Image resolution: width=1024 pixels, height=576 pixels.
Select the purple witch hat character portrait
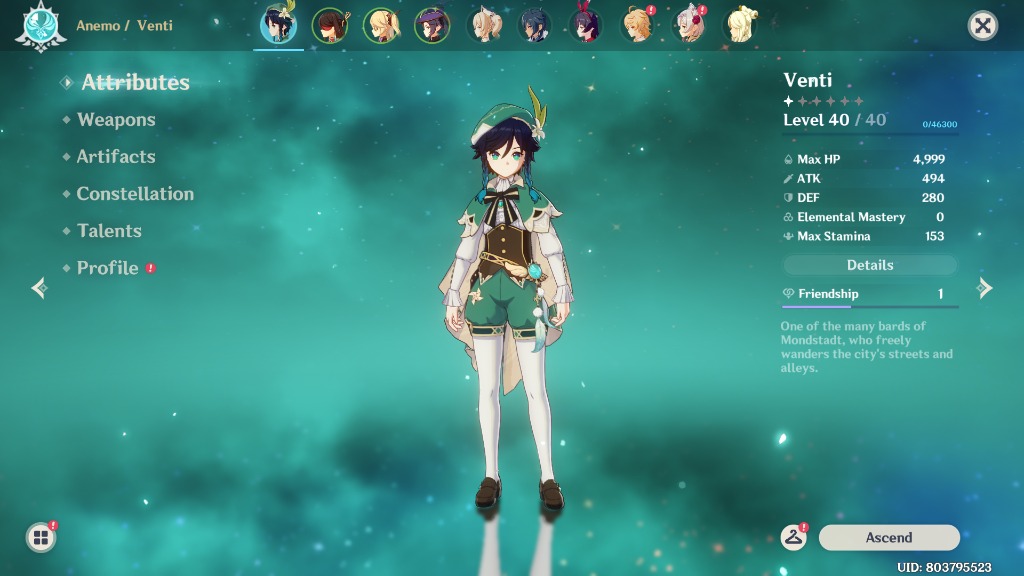[x=432, y=26]
